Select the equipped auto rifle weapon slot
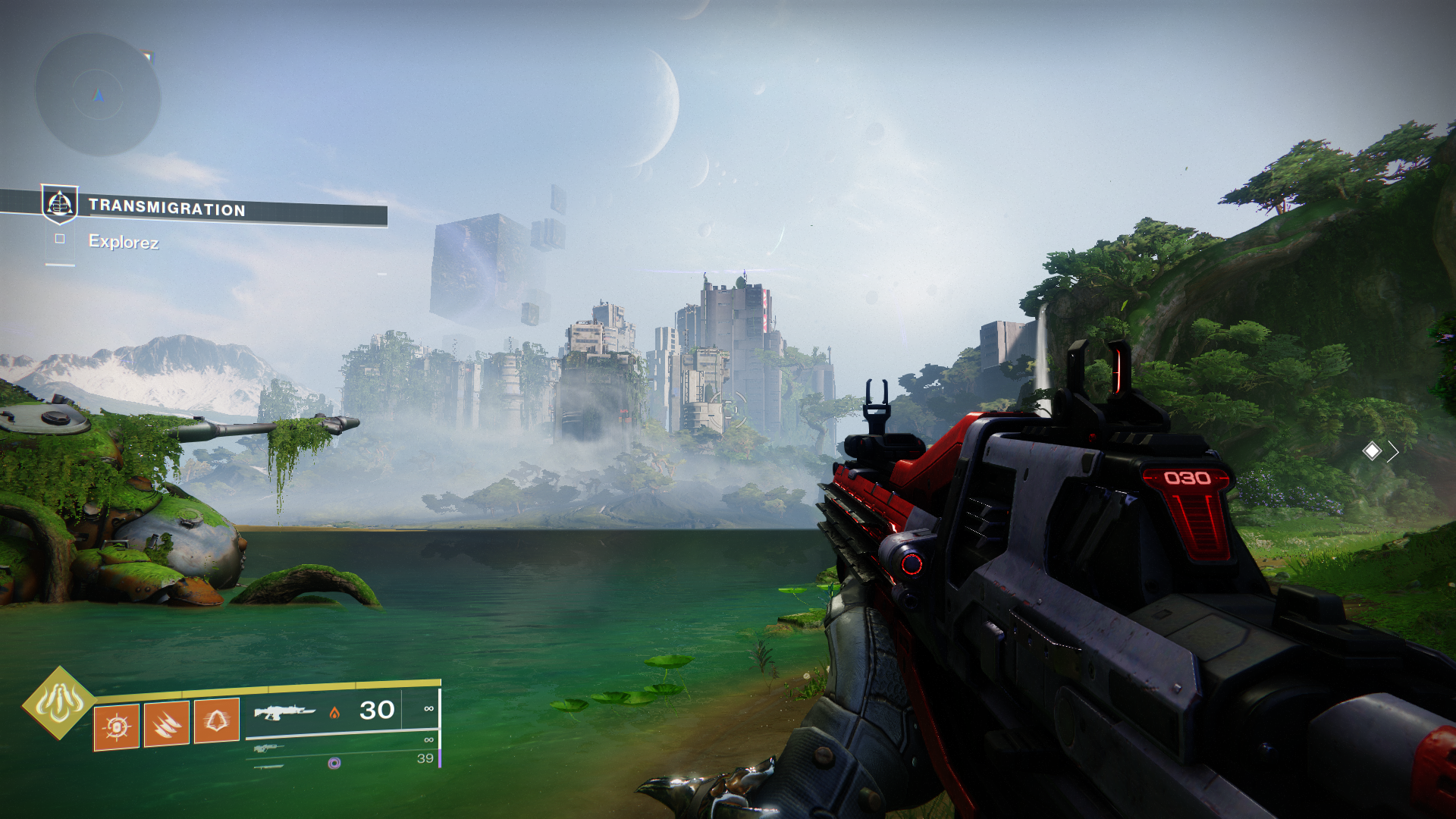Screen dimensions: 1456x819 pos(284,712)
